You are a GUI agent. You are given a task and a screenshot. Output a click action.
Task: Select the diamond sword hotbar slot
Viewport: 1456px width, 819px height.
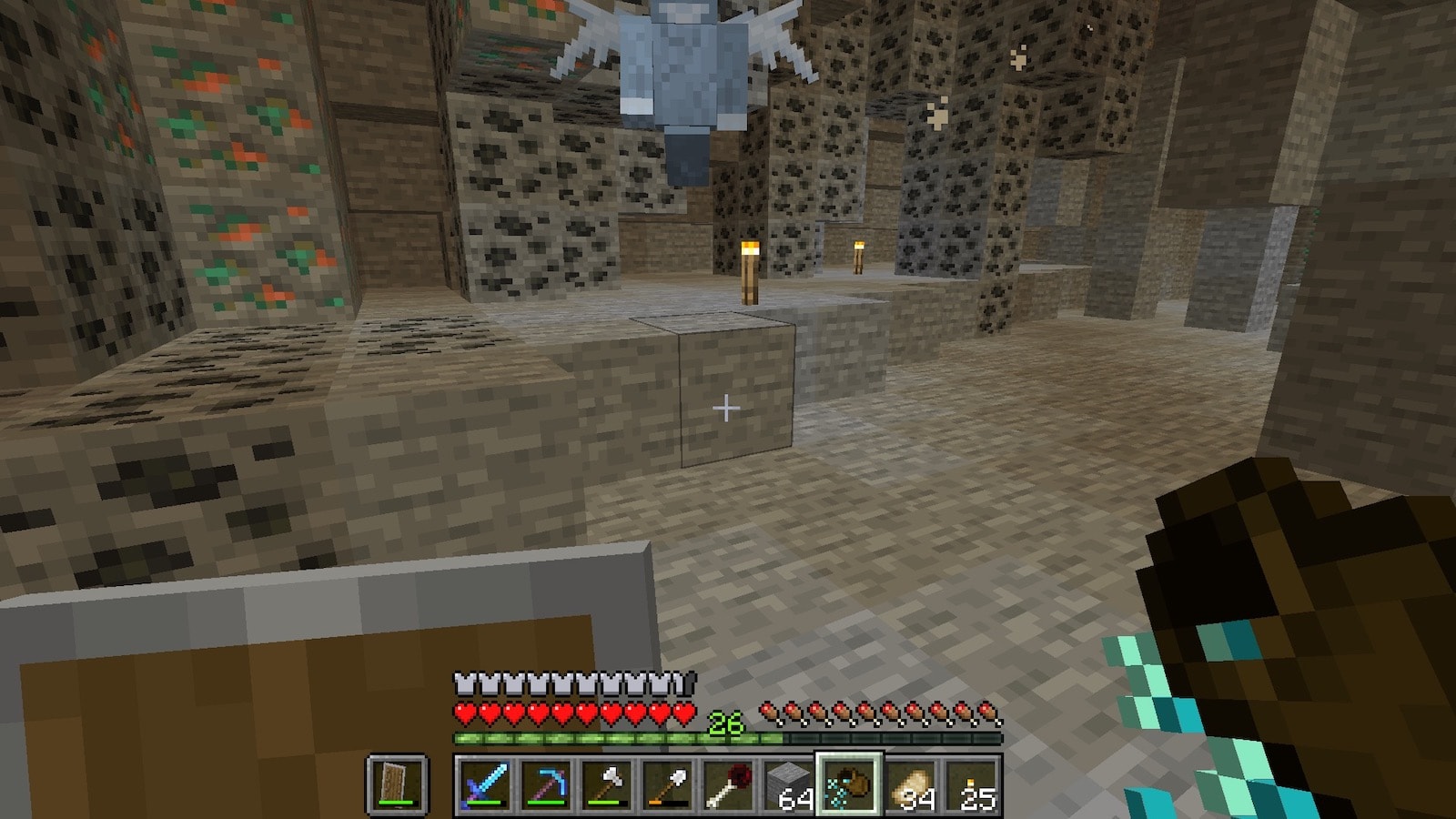point(483,784)
